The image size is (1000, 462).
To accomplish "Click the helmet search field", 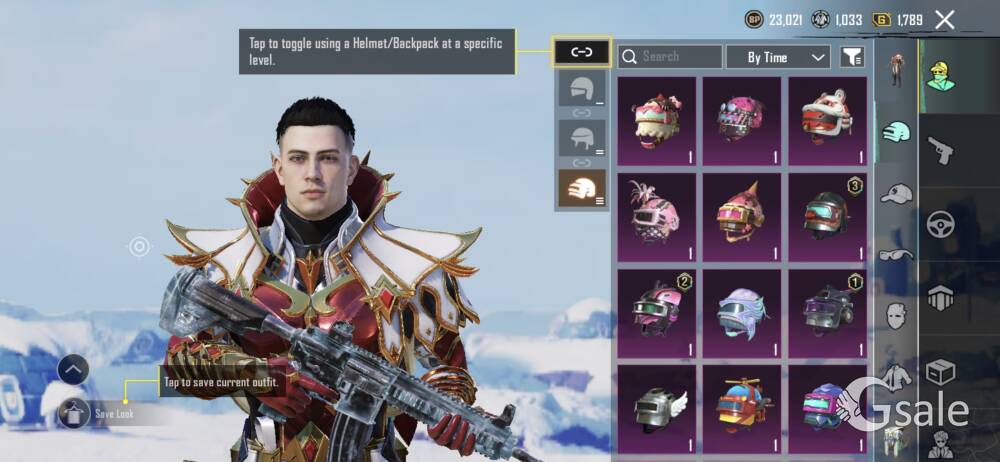I will [670, 57].
